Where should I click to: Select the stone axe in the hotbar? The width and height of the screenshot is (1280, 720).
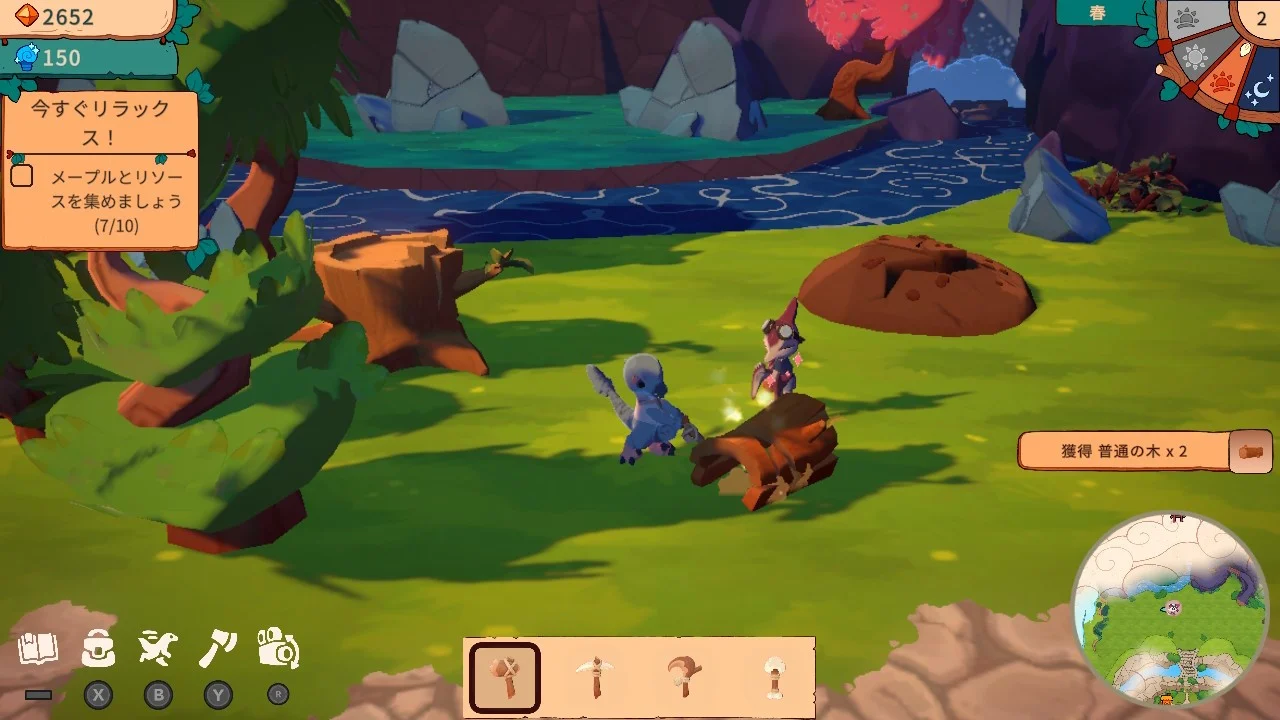click(505, 677)
